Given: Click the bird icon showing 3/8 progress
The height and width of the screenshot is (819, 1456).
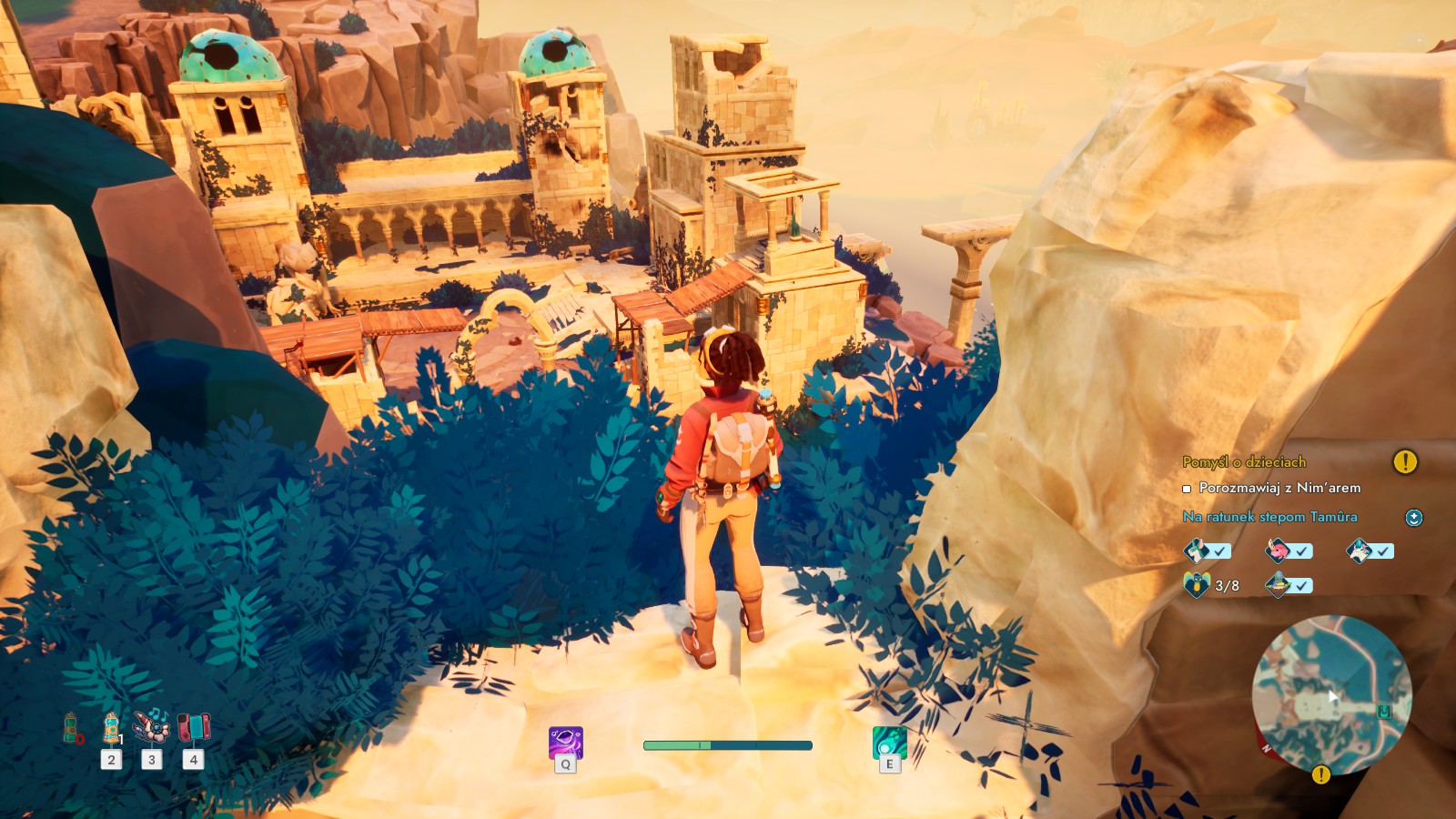Looking at the screenshot, I should click(1197, 584).
